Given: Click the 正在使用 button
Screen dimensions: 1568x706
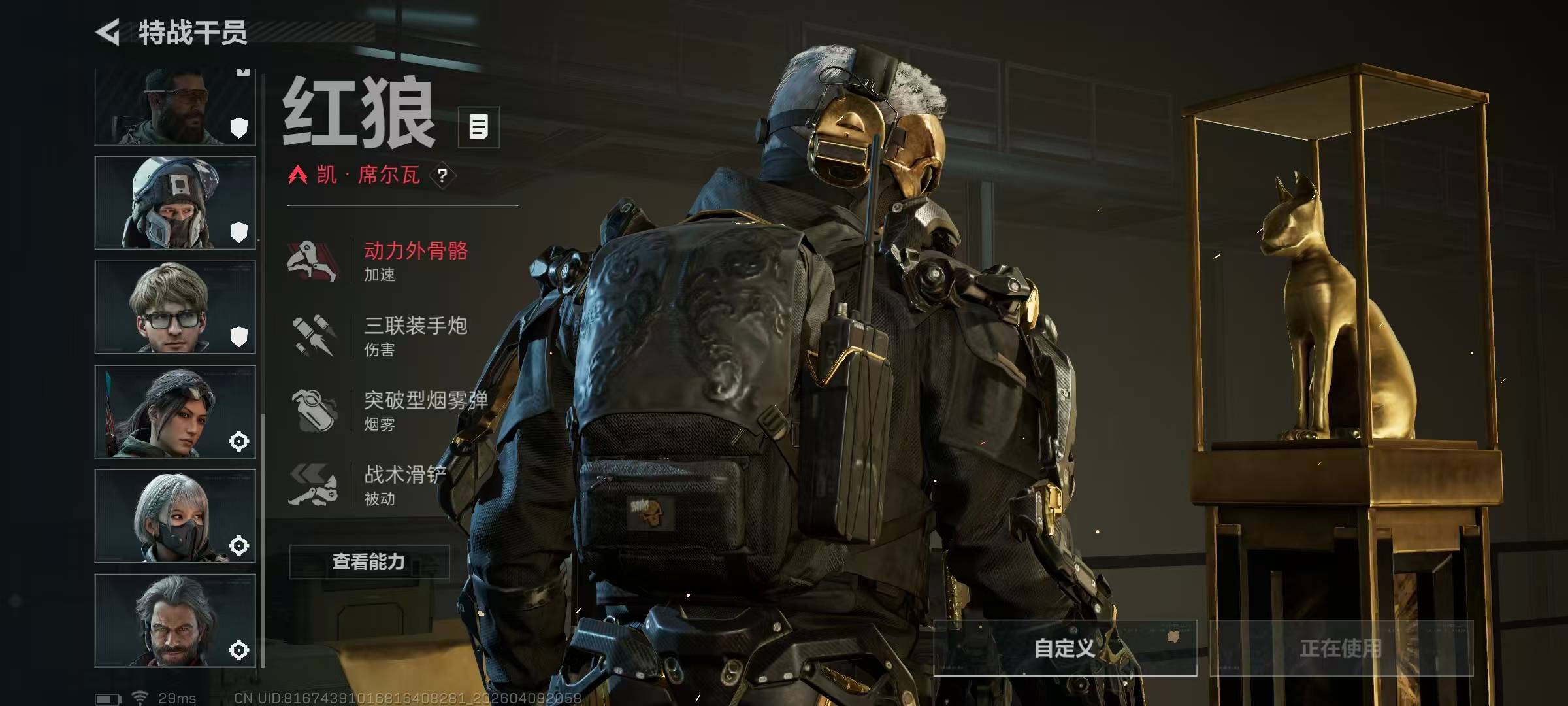Looking at the screenshot, I should pos(1341,648).
